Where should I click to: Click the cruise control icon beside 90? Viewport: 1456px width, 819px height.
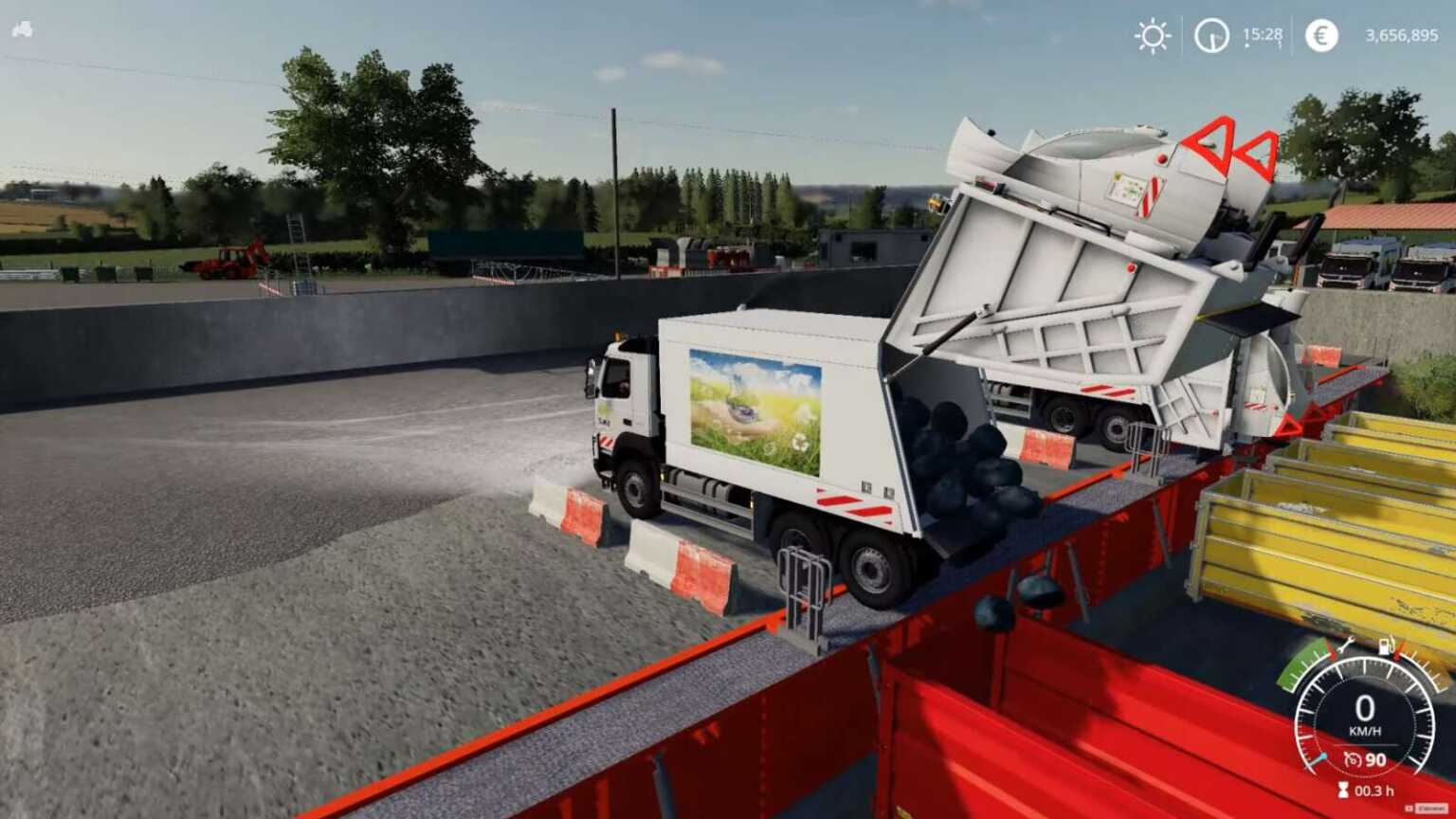[x=1354, y=759]
